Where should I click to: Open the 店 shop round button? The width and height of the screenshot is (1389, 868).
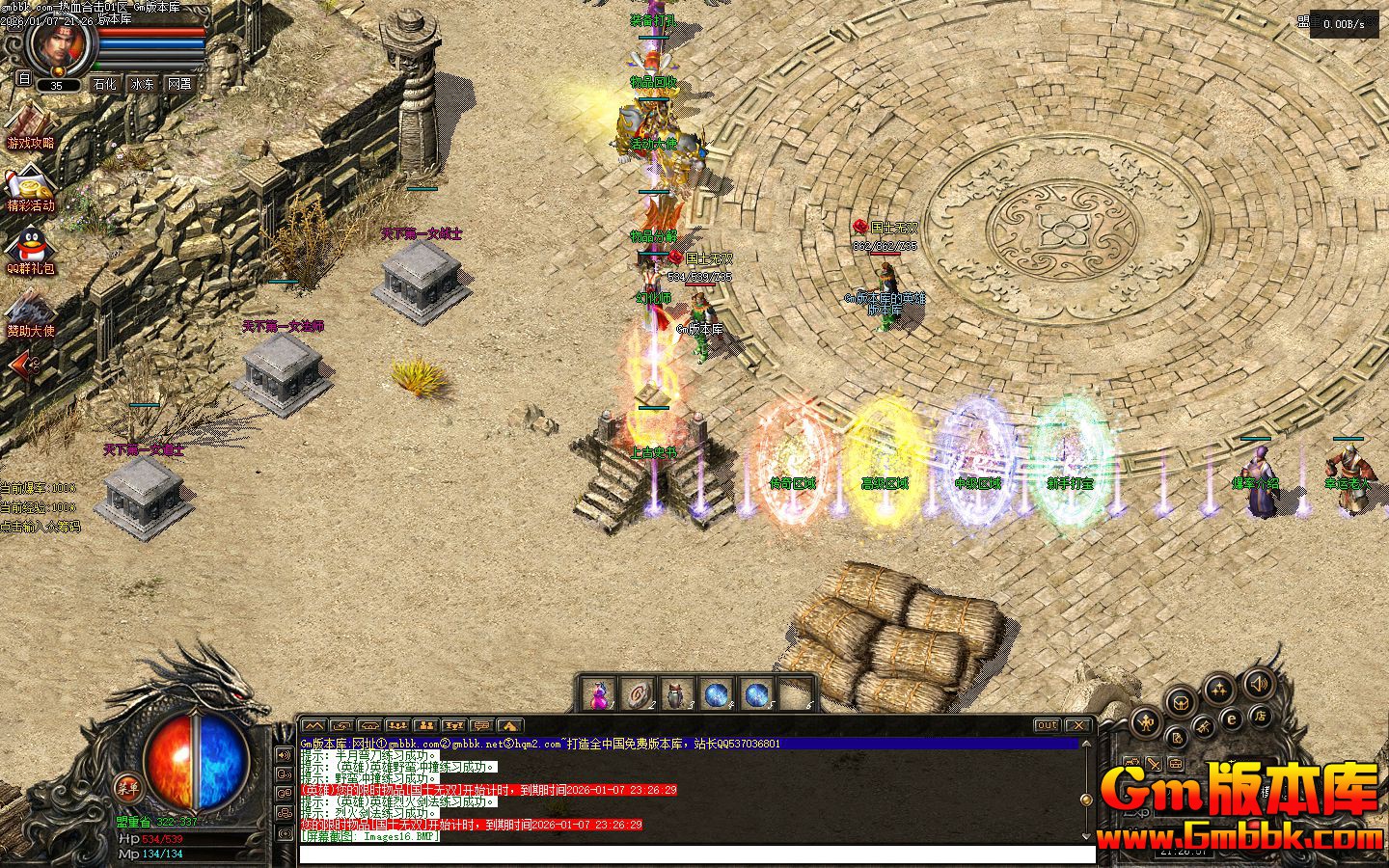[x=1259, y=716]
